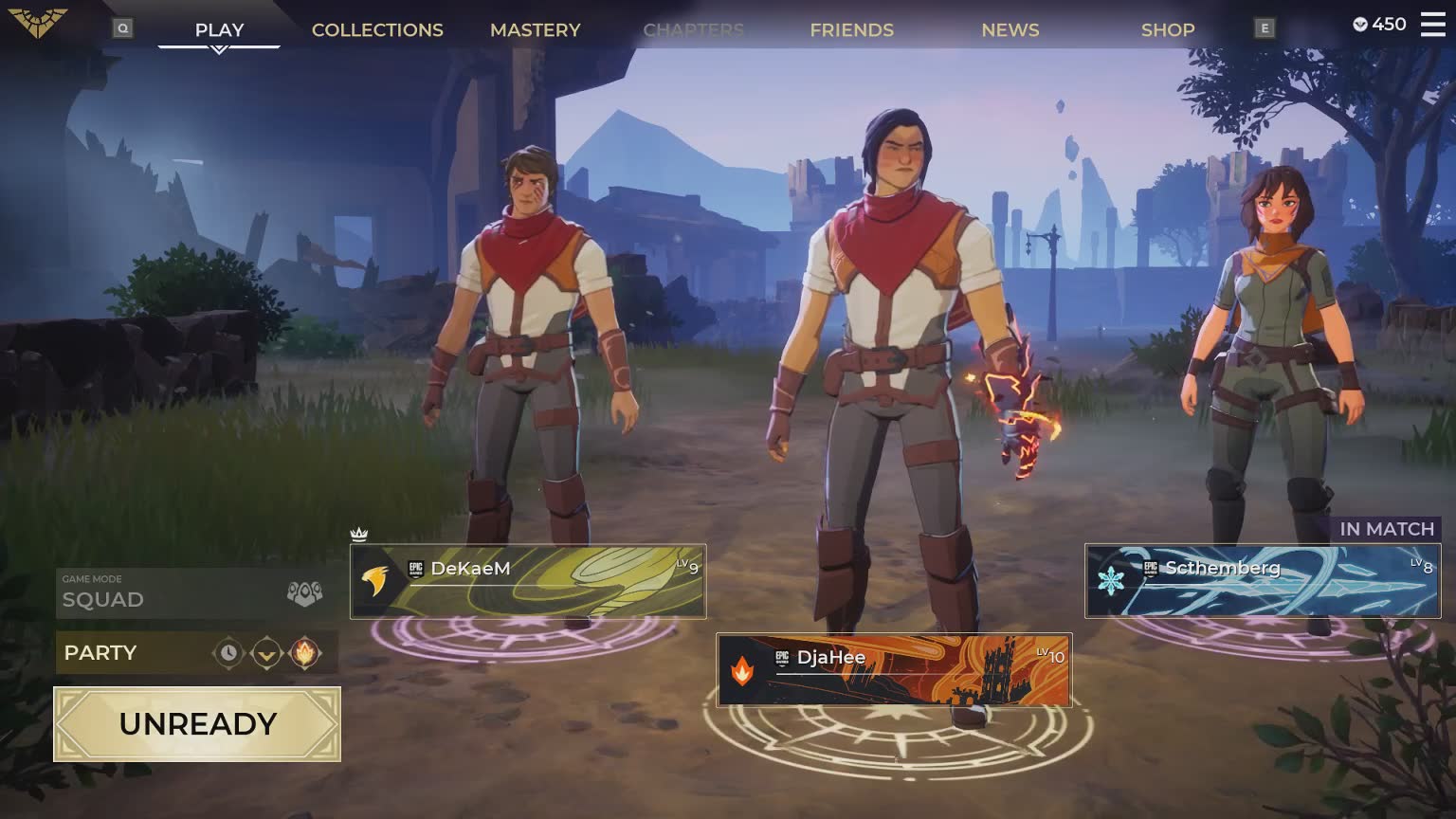
Task: Select the Play tab
Action: click(219, 30)
